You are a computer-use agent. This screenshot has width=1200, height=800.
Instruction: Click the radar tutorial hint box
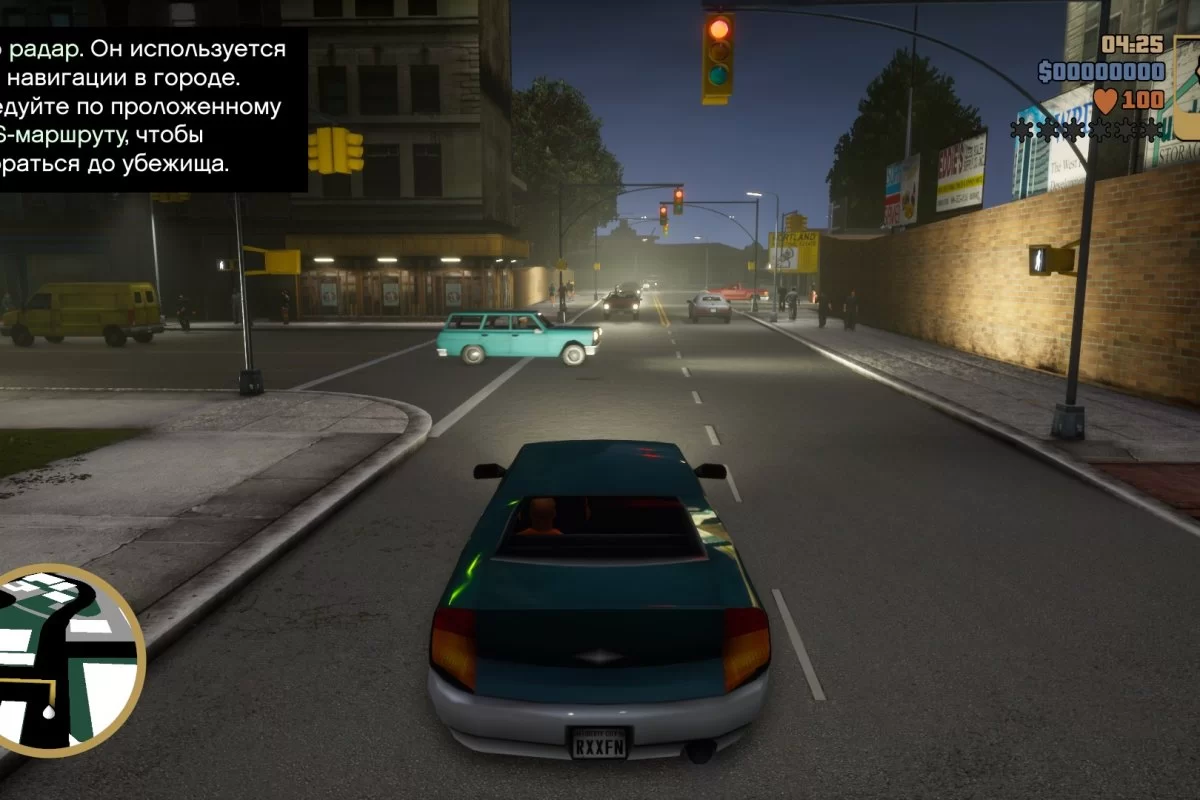150,105
